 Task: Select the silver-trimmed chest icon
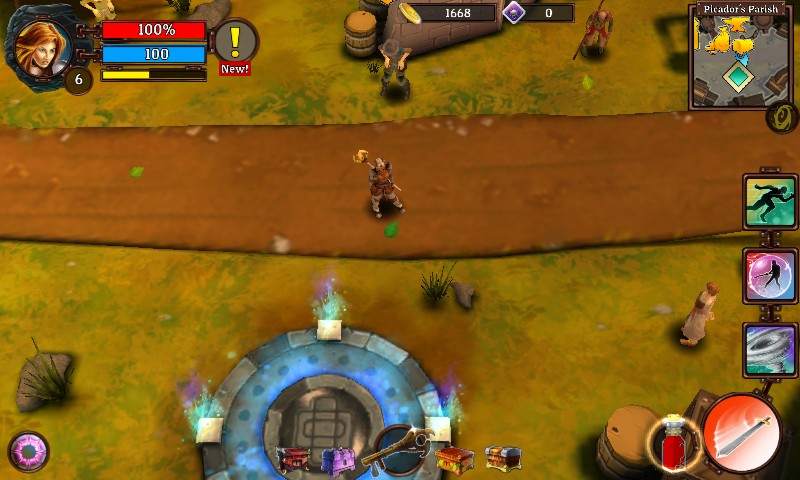pyautogui.click(x=501, y=458)
